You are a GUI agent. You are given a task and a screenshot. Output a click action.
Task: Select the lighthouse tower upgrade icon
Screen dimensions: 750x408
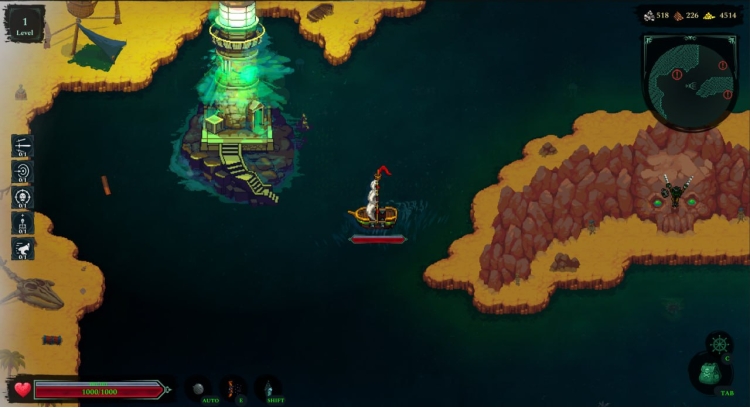[x=22, y=223]
